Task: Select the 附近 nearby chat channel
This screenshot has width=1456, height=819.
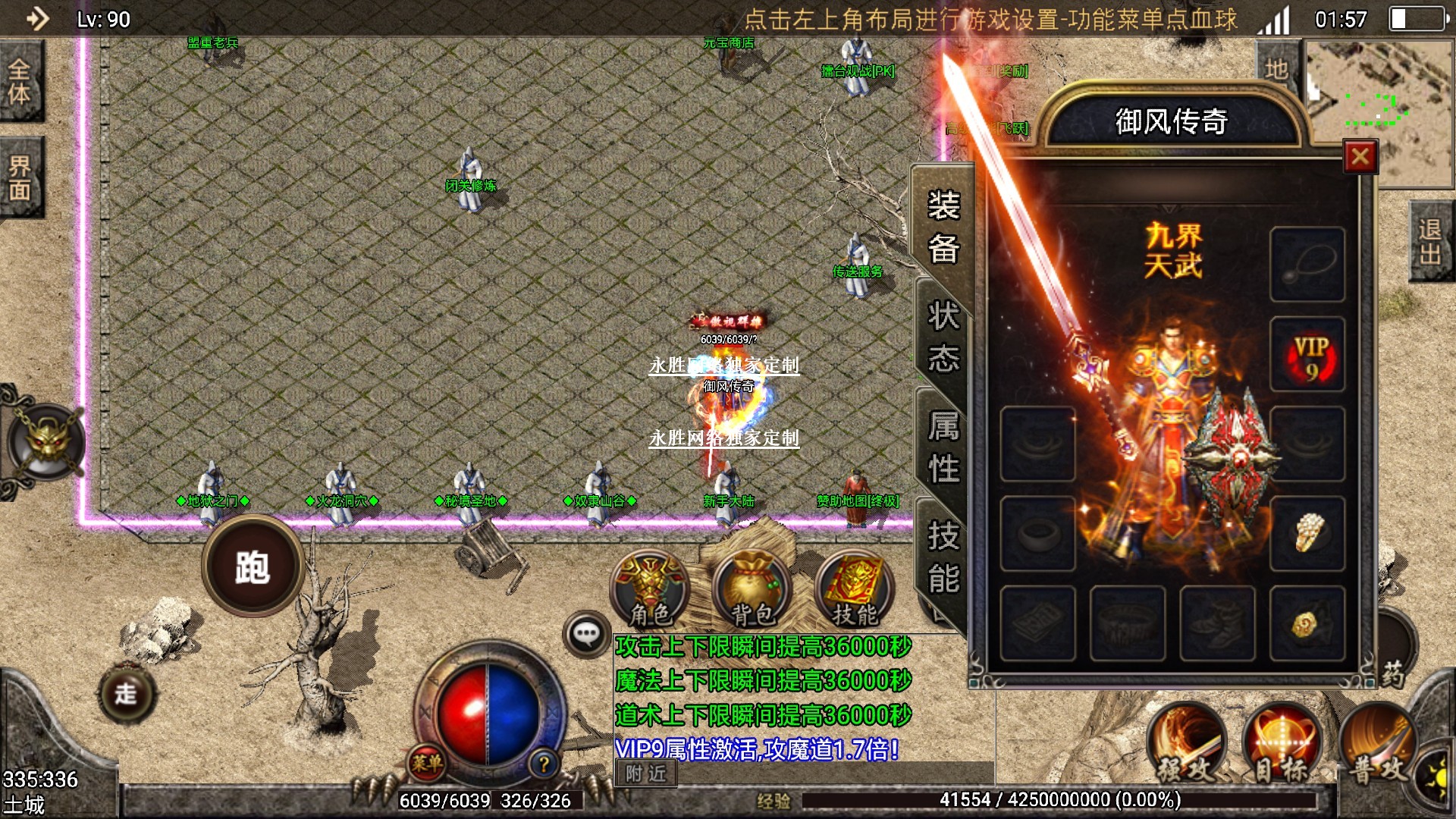Action: (x=645, y=773)
